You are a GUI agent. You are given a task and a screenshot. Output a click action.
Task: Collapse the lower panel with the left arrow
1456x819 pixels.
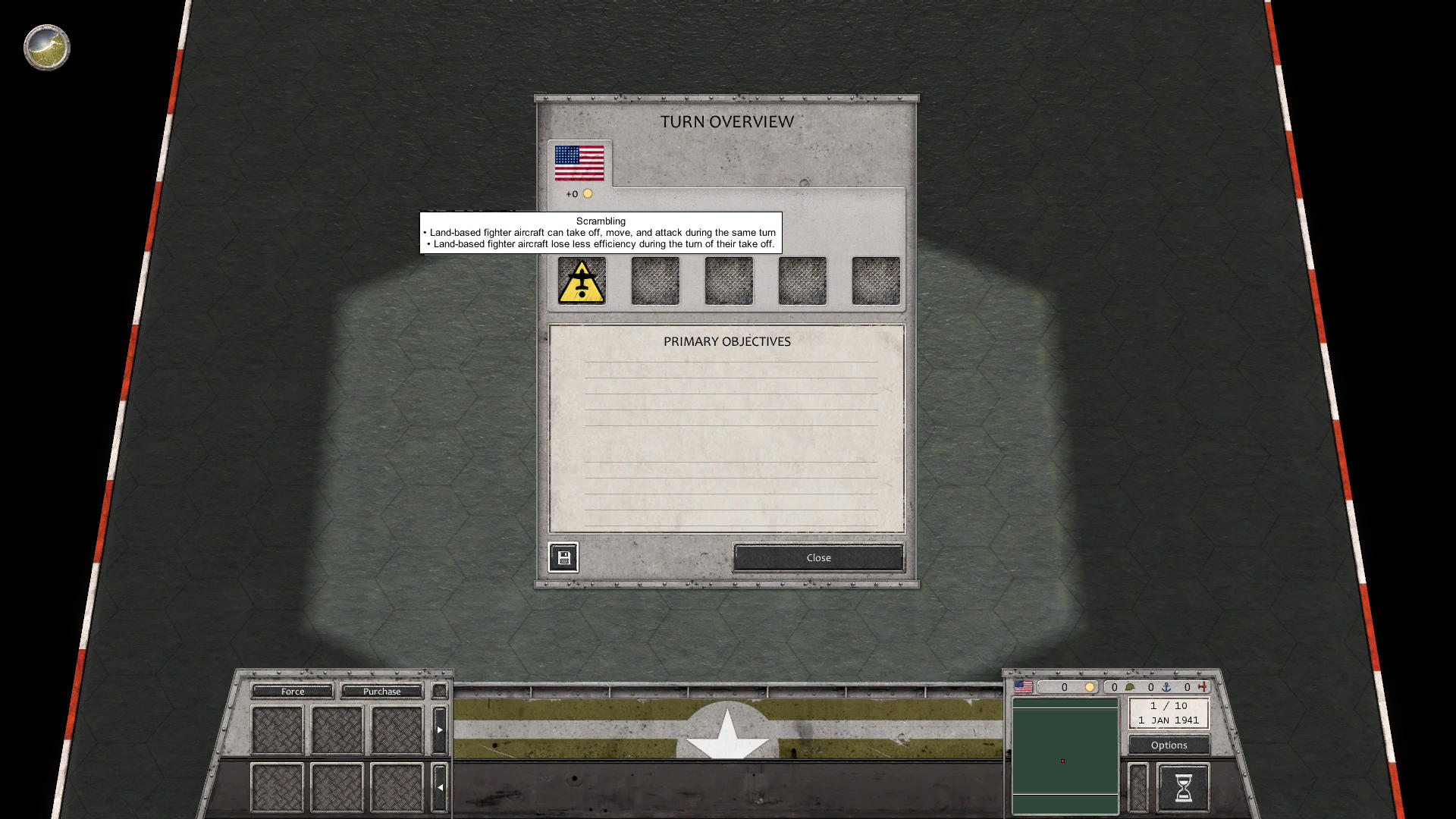[440, 787]
